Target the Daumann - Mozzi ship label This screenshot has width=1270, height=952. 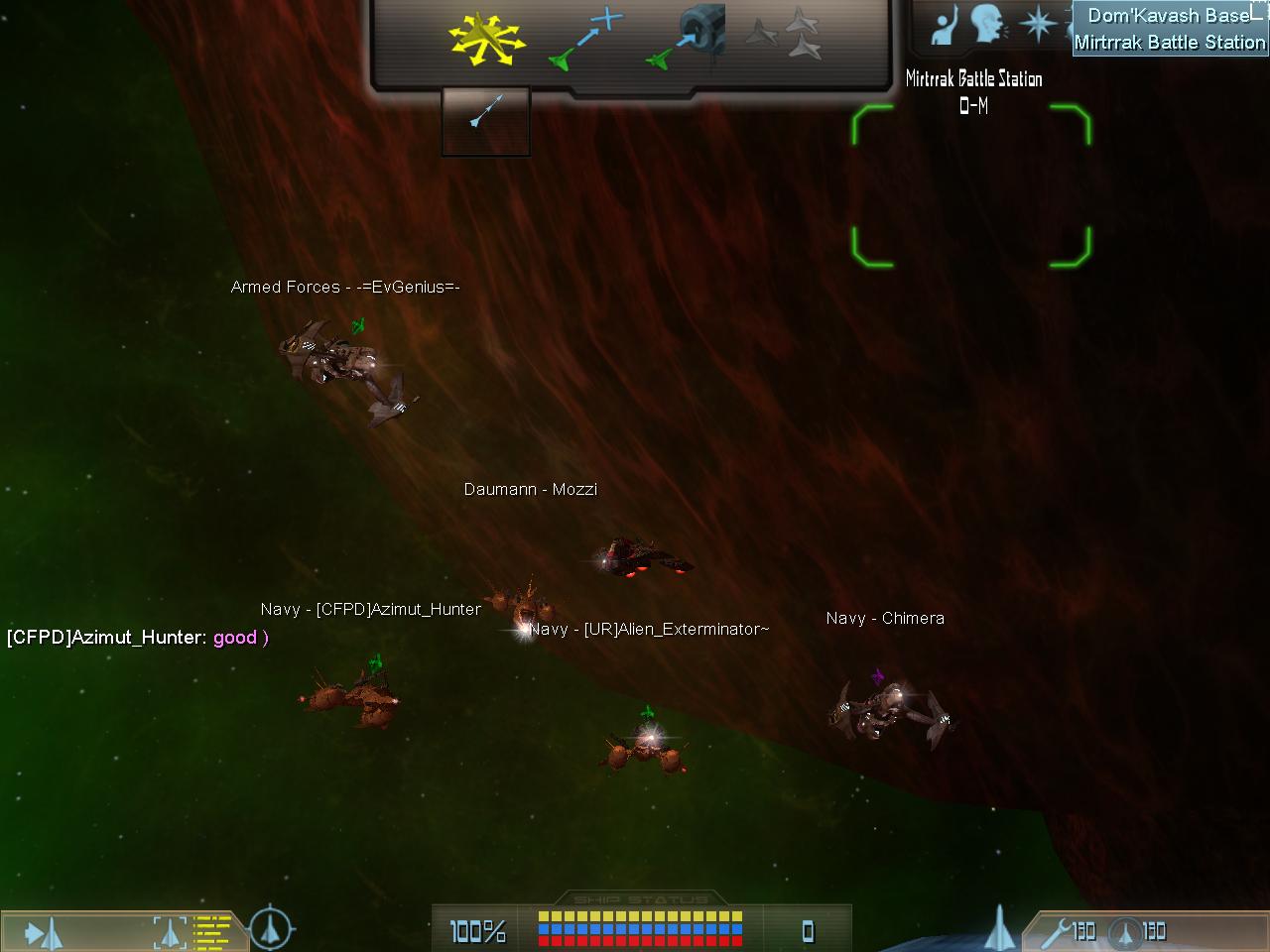[531, 490]
